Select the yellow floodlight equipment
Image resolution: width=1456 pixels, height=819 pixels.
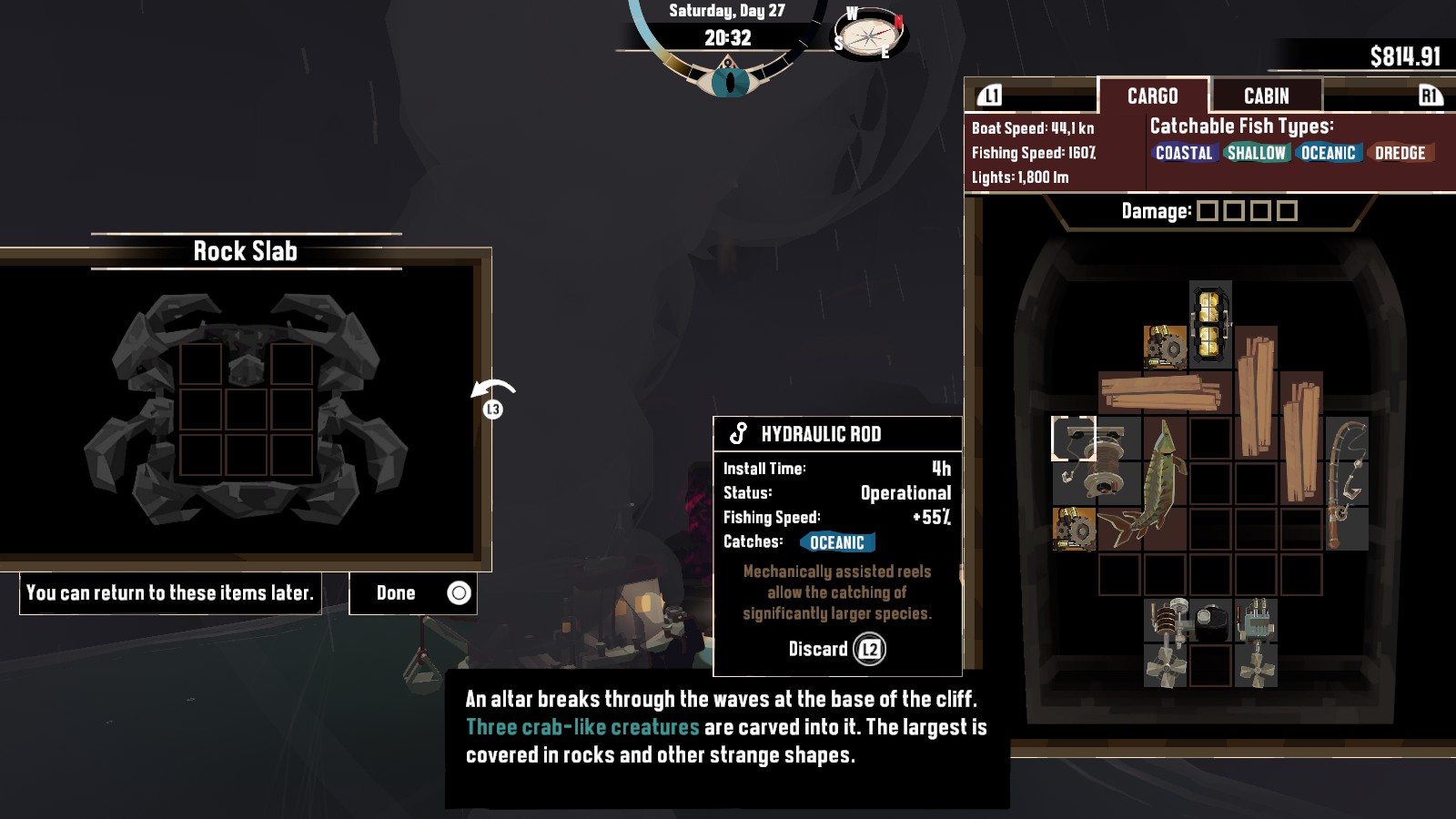coord(1210,324)
